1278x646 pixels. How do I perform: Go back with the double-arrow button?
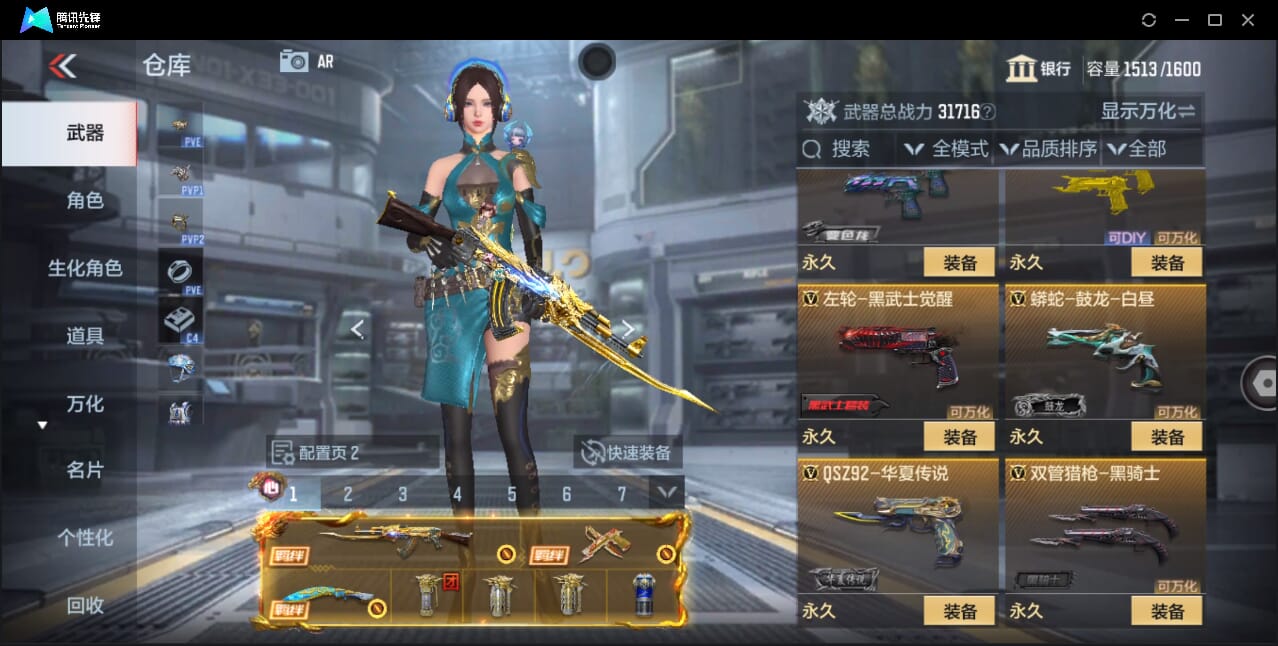(62, 66)
